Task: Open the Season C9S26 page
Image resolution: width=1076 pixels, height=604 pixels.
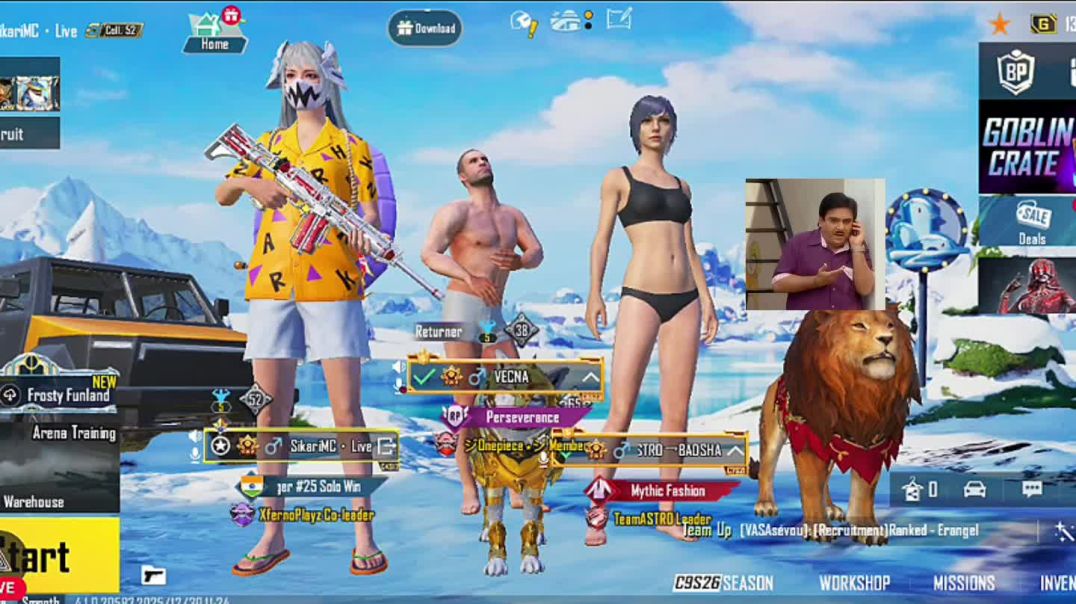Action: click(723, 583)
